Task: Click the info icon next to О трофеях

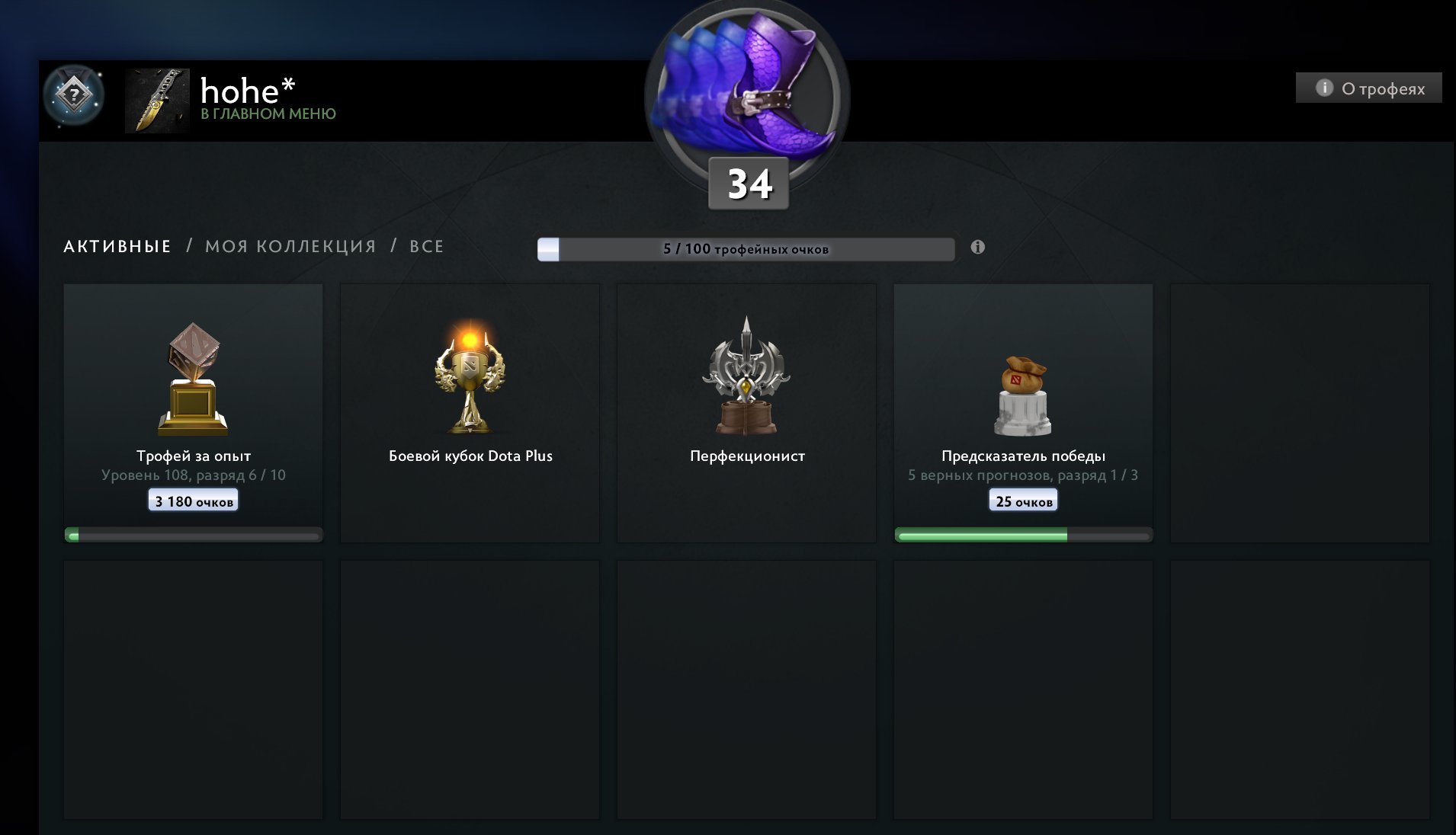Action: 1324,88
